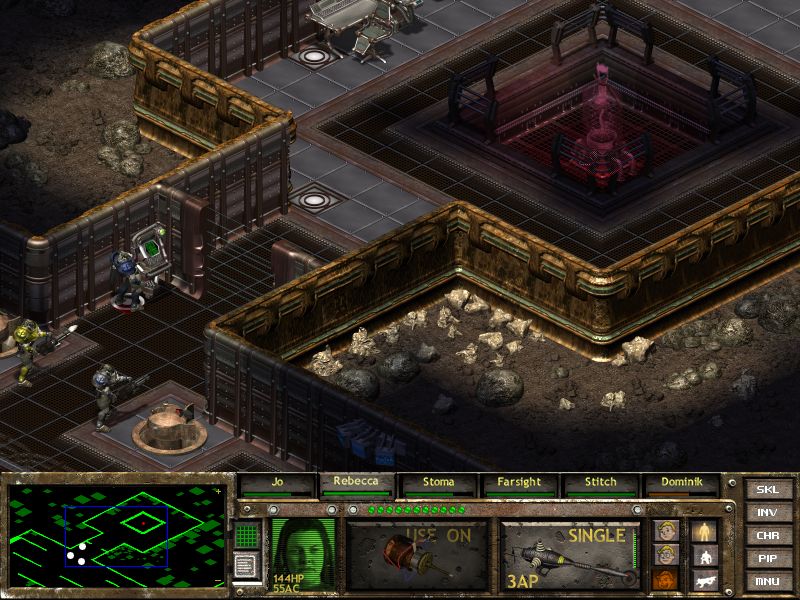This screenshot has height=600, width=800.
Task: Switch to squad member Stoma
Action: point(439,484)
